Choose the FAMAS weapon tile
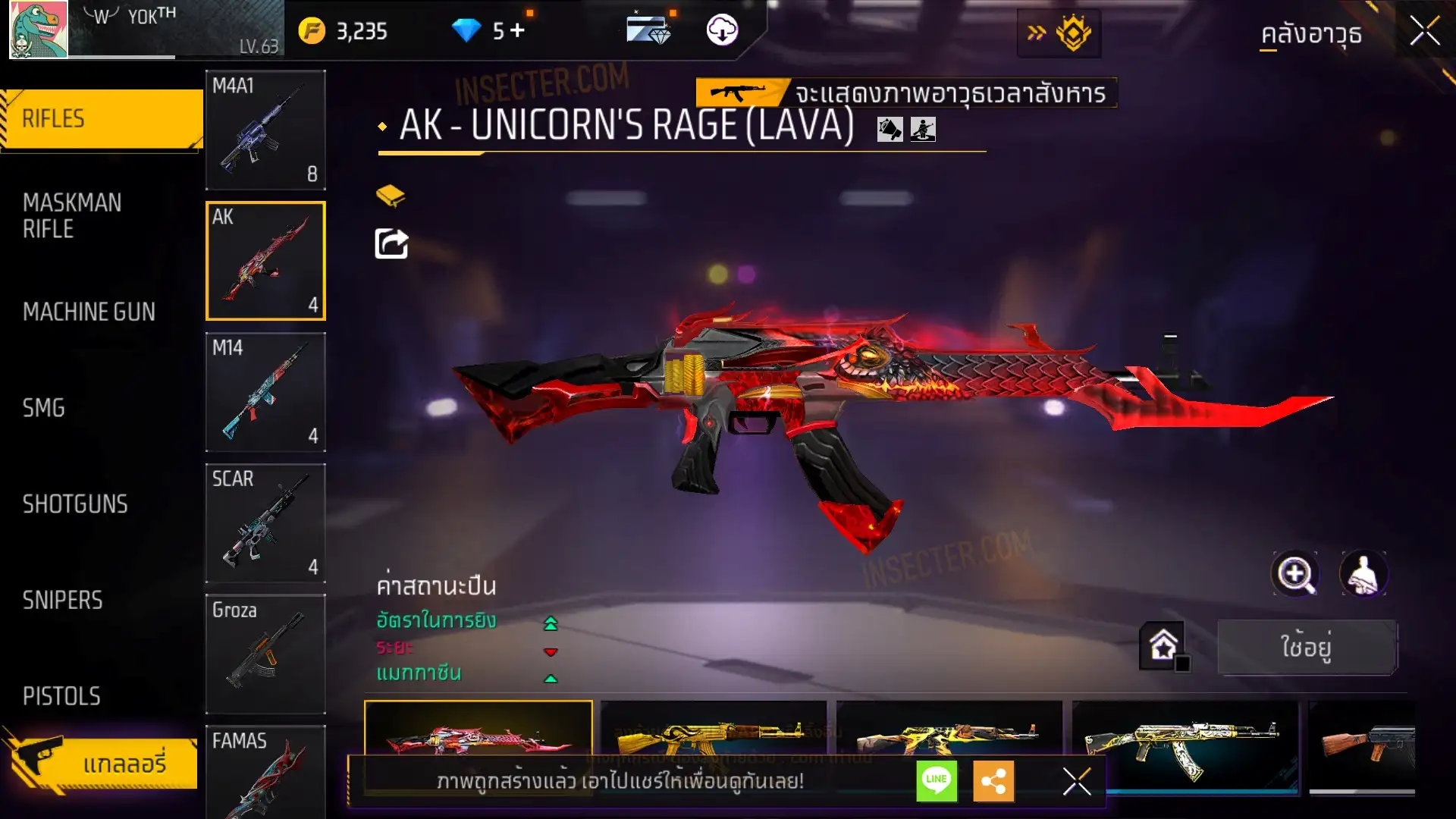Viewport: 1456px width, 819px height. (x=265, y=771)
